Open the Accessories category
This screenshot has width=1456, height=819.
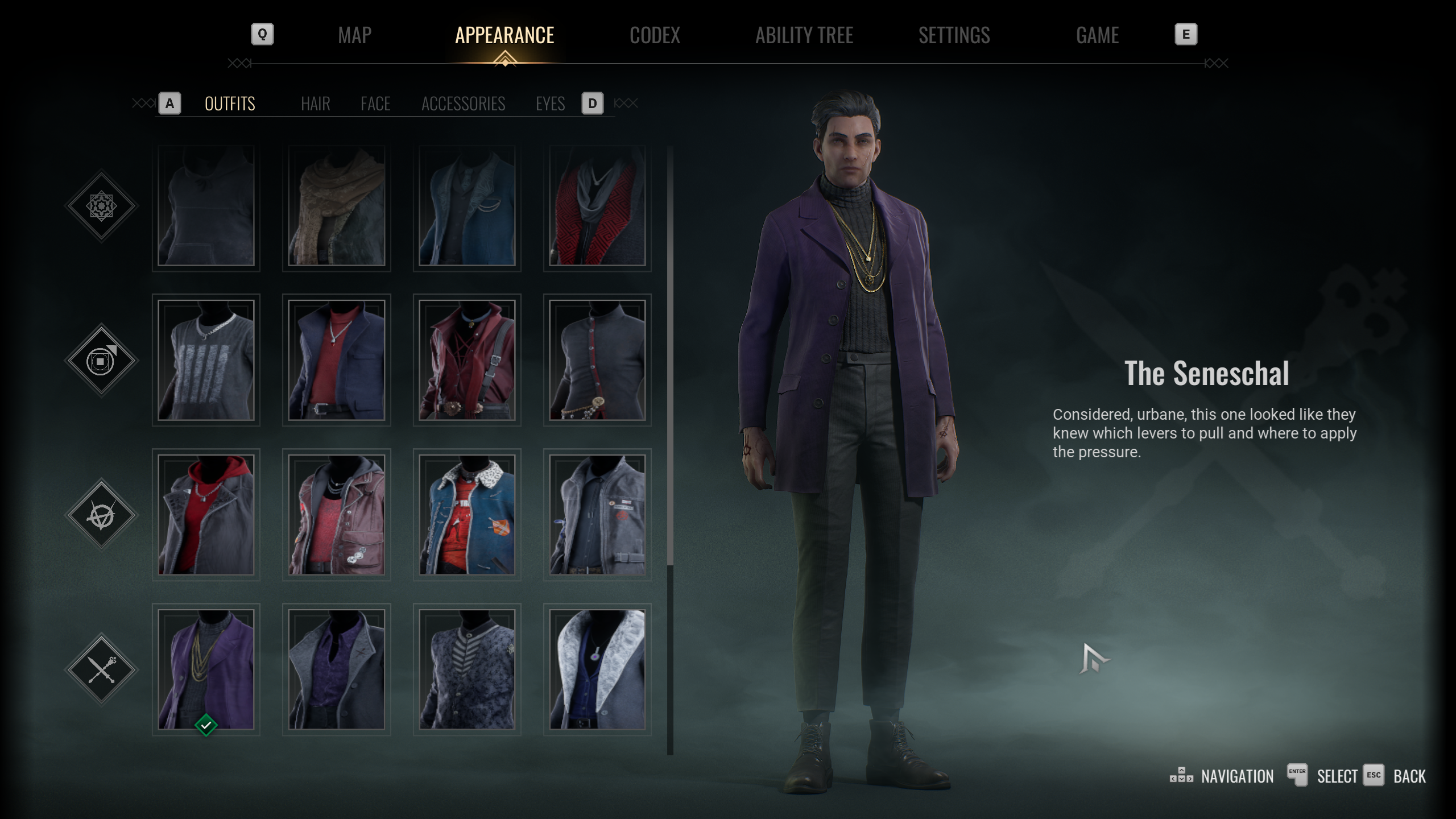coord(463,104)
